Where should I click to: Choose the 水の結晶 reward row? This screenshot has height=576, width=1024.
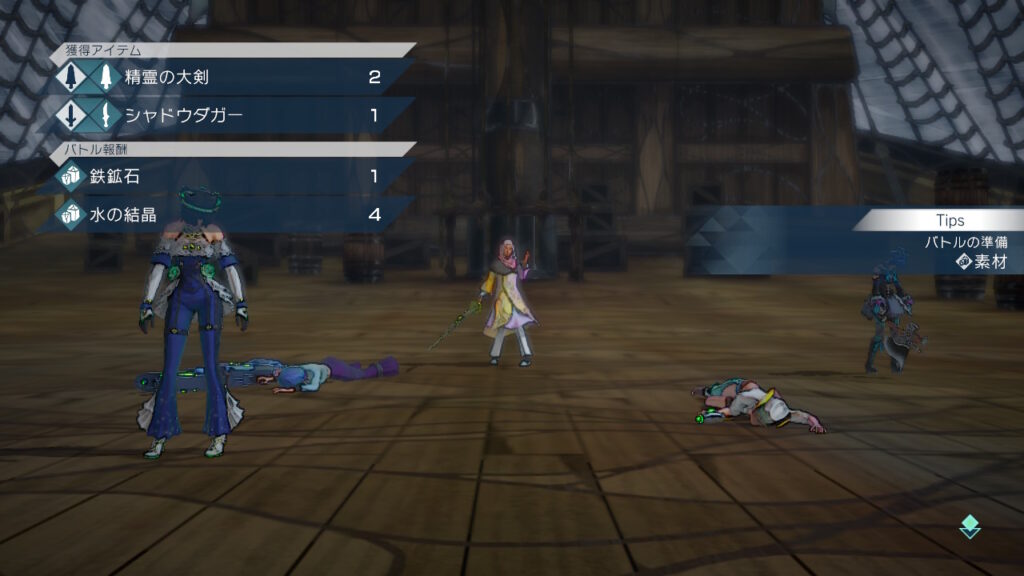pos(232,215)
